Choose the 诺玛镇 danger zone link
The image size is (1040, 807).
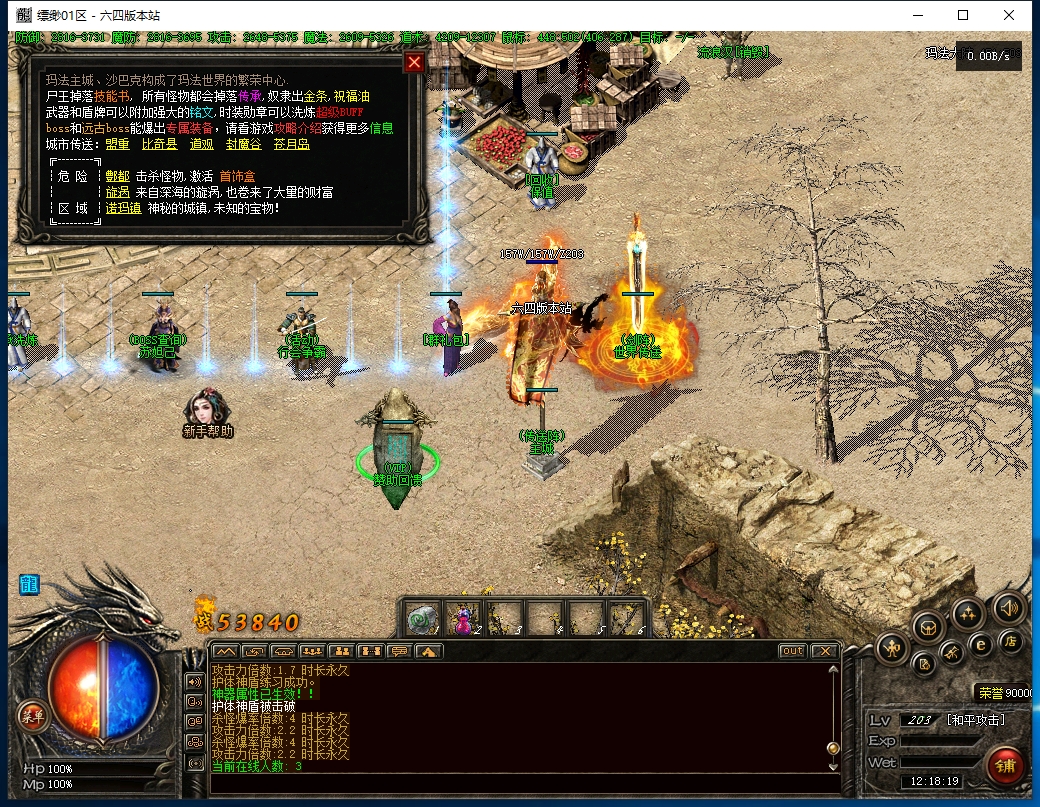pos(122,208)
